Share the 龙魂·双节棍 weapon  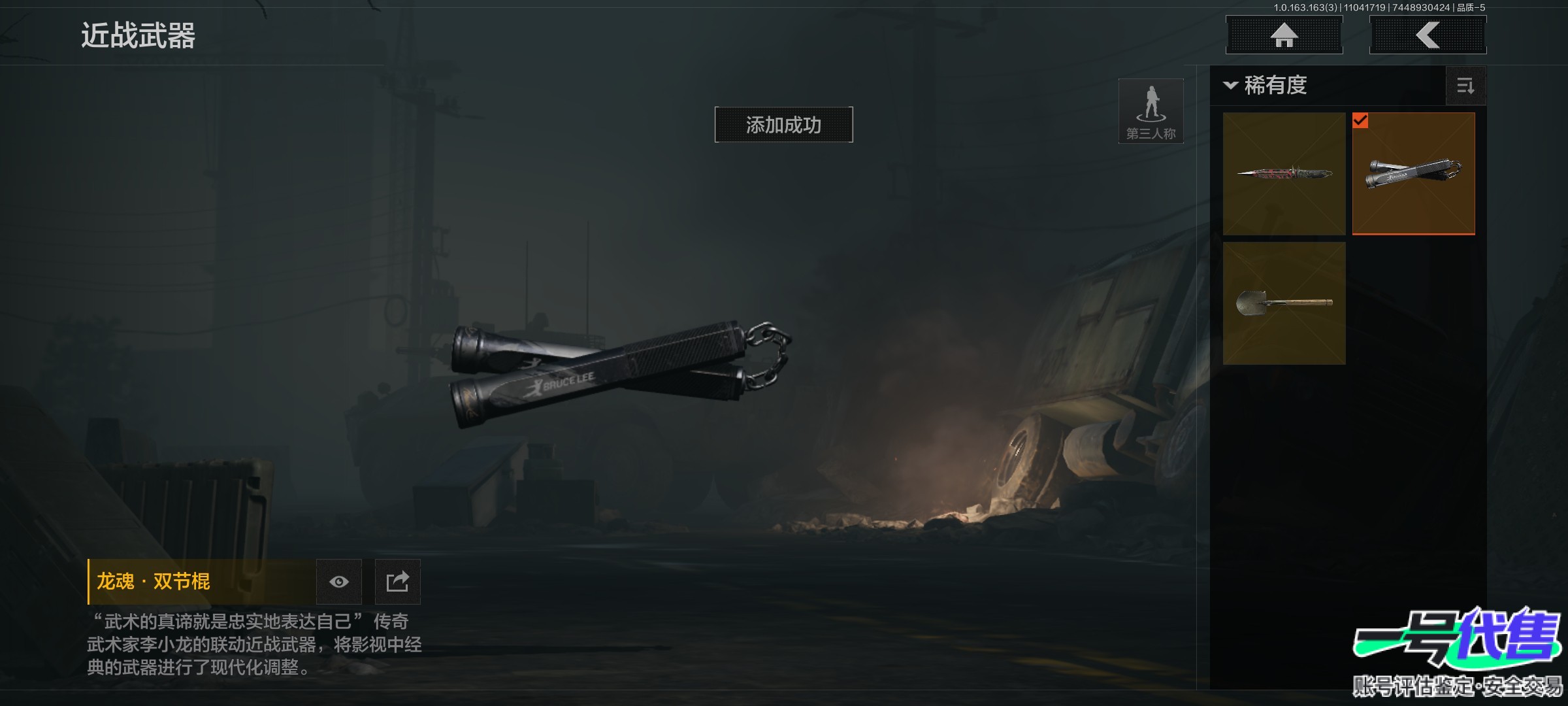[x=397, y=582]
